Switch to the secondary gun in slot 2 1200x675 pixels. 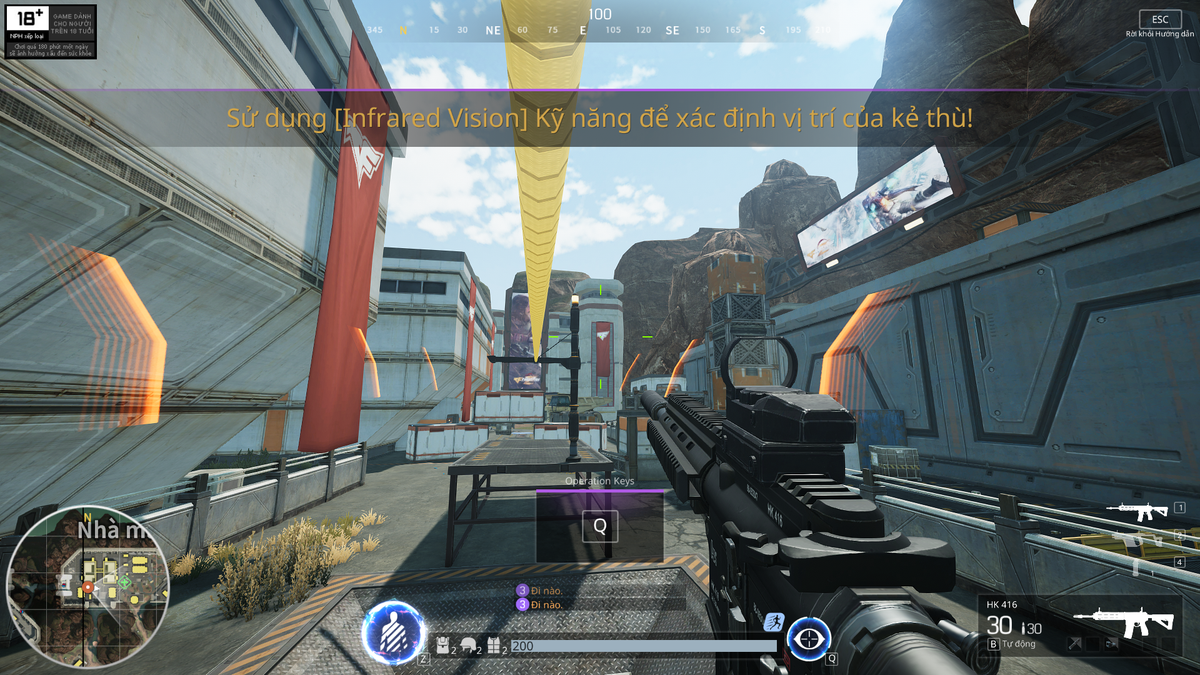click(x=1138, y=537)
